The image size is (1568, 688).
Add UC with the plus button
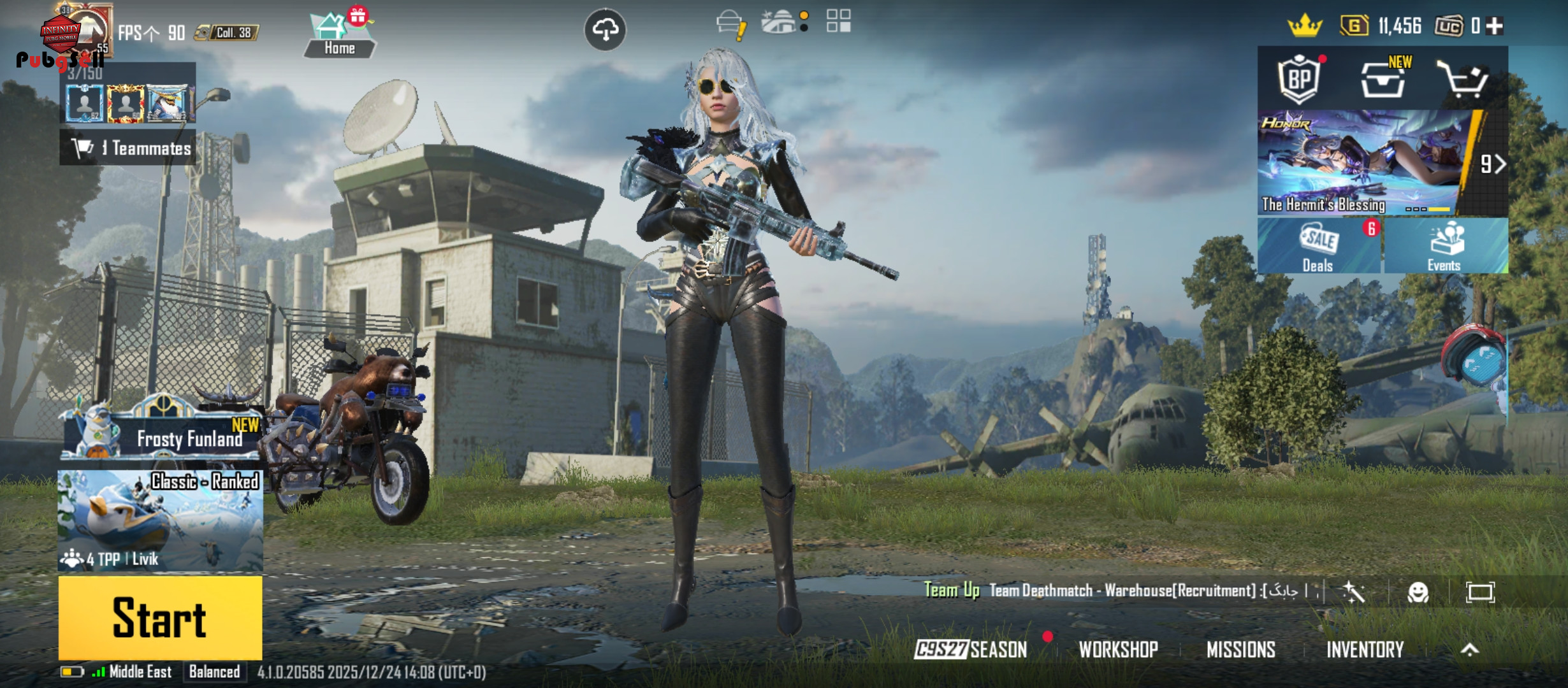click(1495, 26)
